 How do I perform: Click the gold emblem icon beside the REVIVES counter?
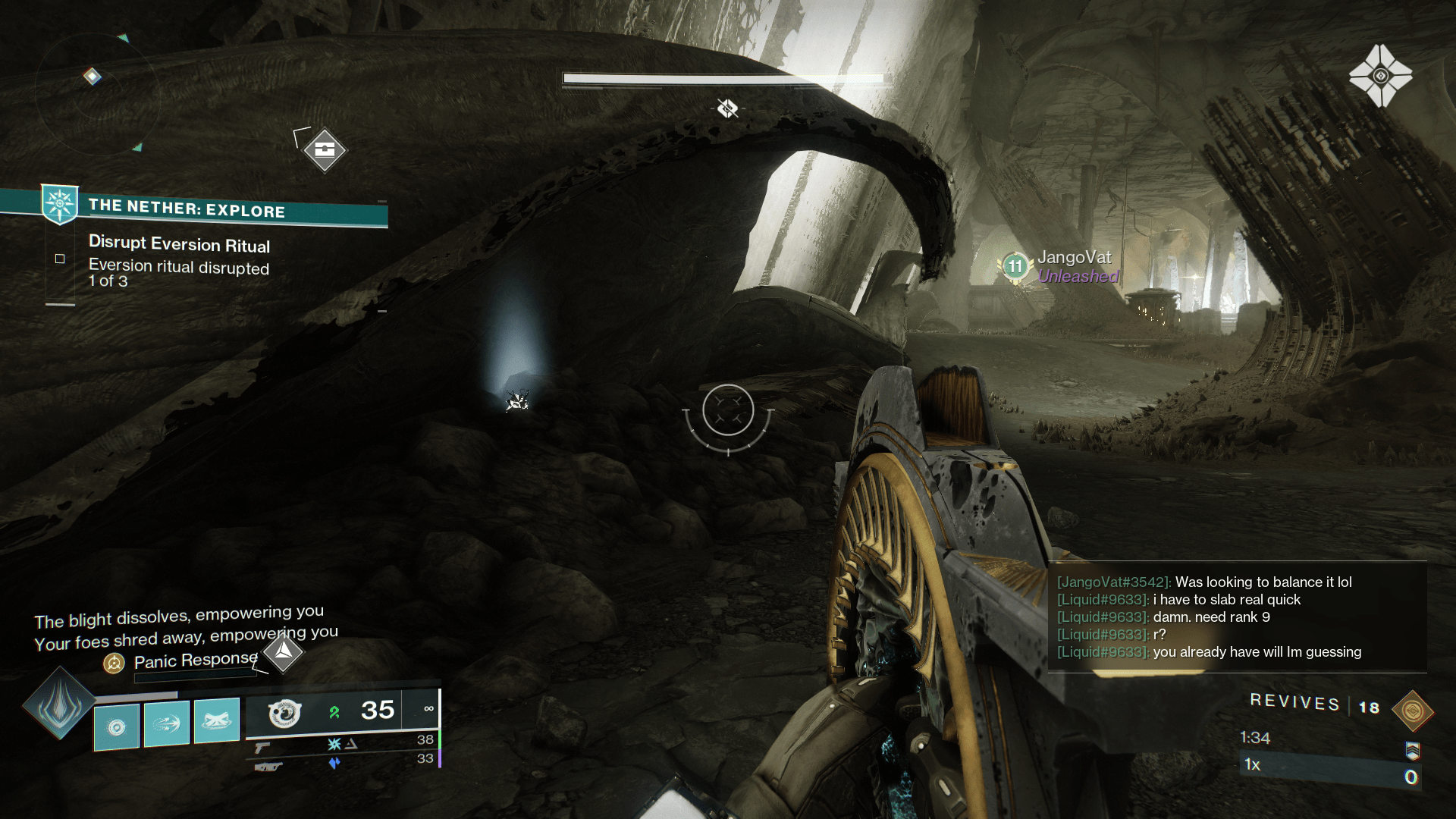tap(1412, 711)
